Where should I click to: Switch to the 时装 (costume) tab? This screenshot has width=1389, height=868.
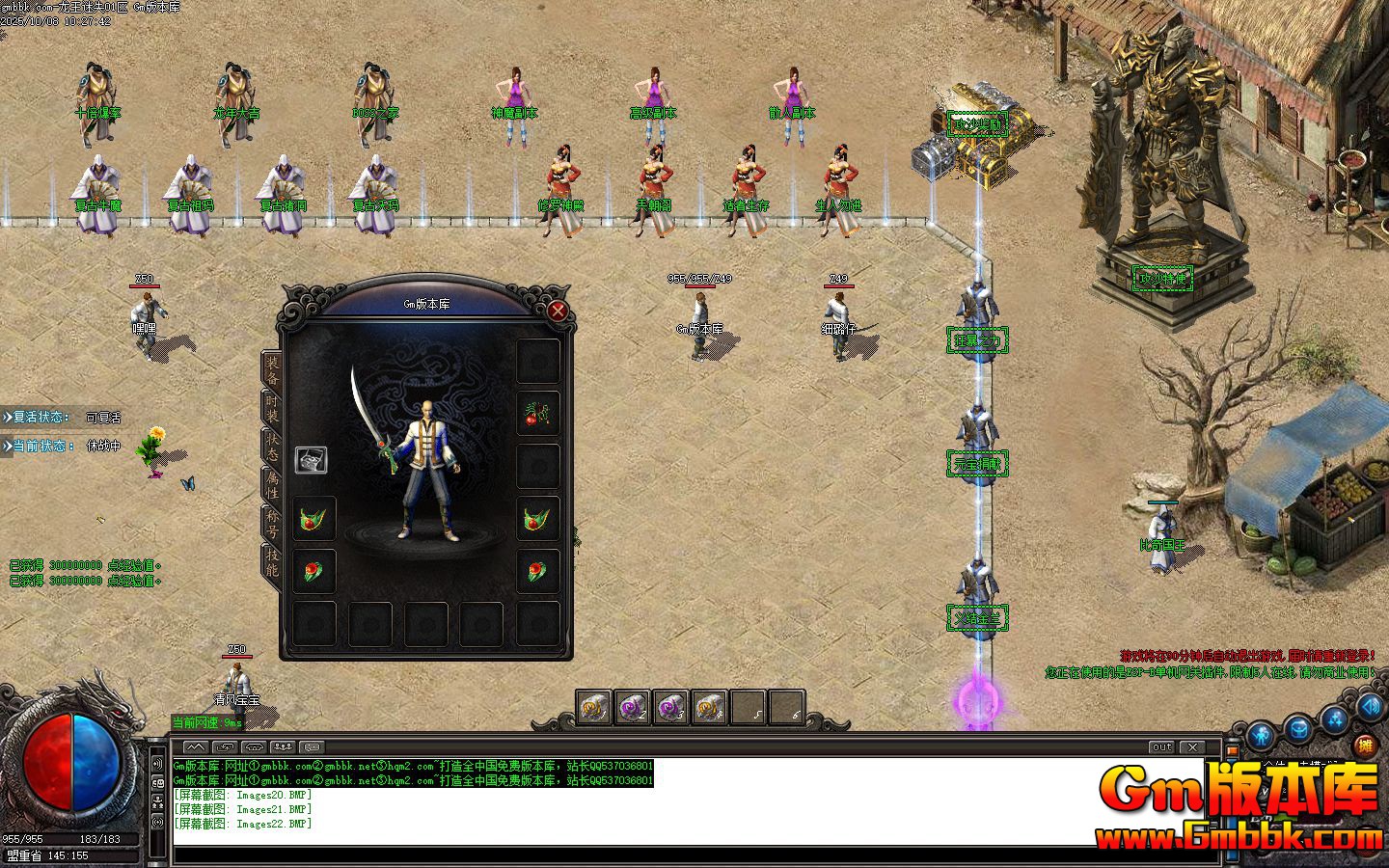click(x=272, y=406)
